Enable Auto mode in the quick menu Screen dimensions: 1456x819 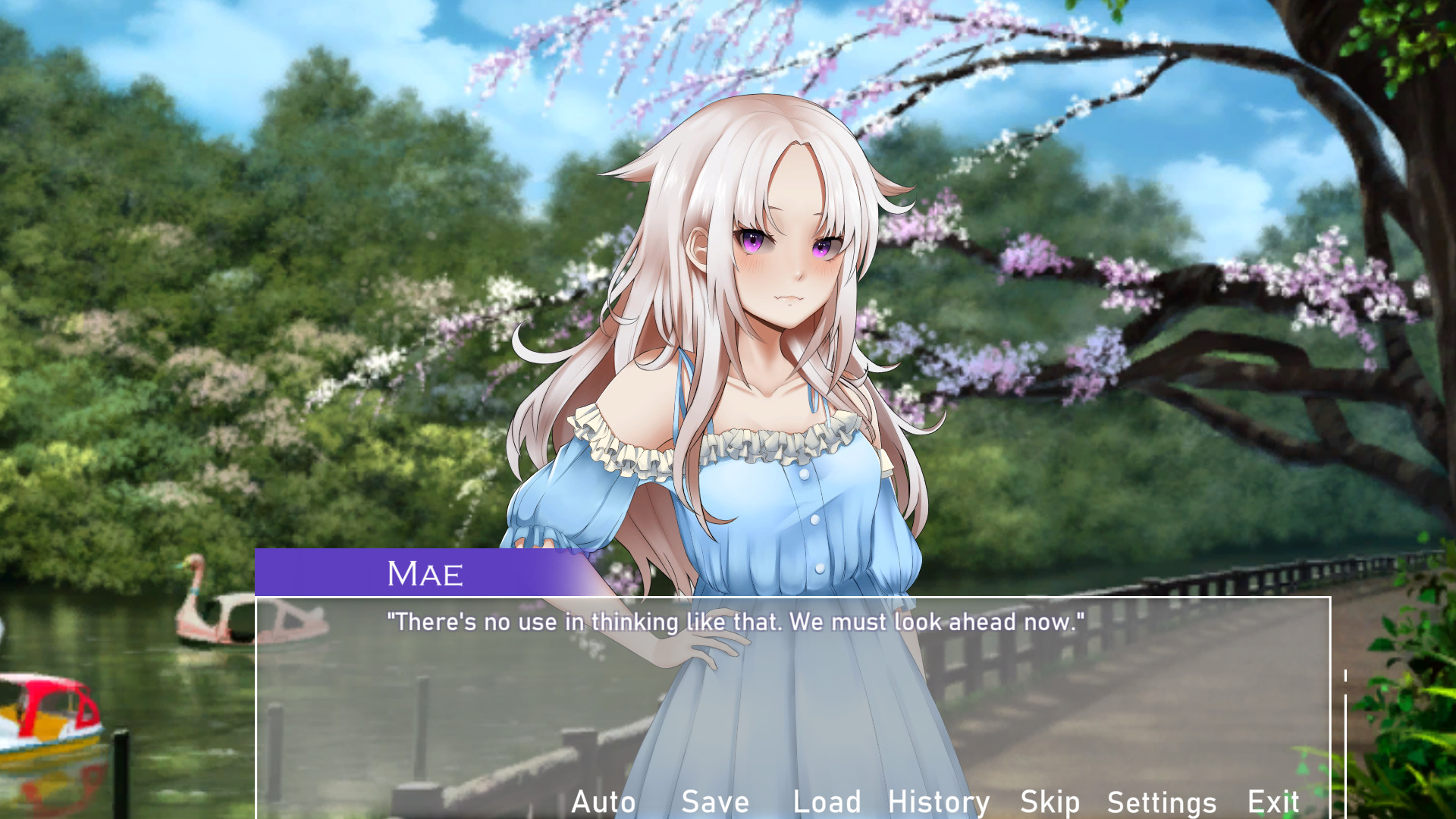pos(604,802)
